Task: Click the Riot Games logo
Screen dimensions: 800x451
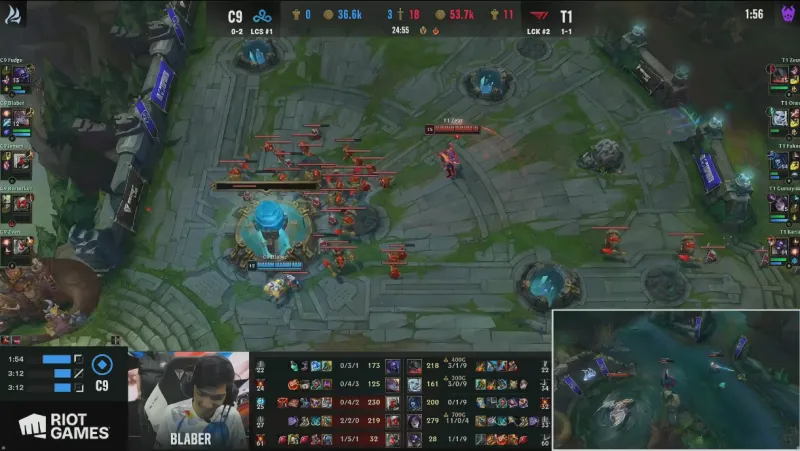Action: click(62, 426)
